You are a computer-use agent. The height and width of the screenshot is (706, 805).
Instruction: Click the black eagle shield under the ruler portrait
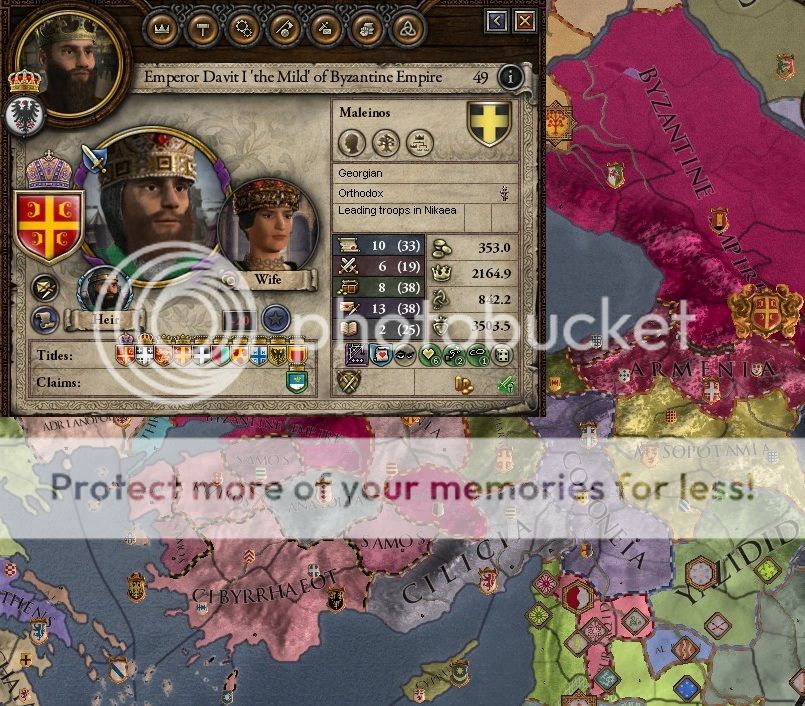(x=22, y=116)
